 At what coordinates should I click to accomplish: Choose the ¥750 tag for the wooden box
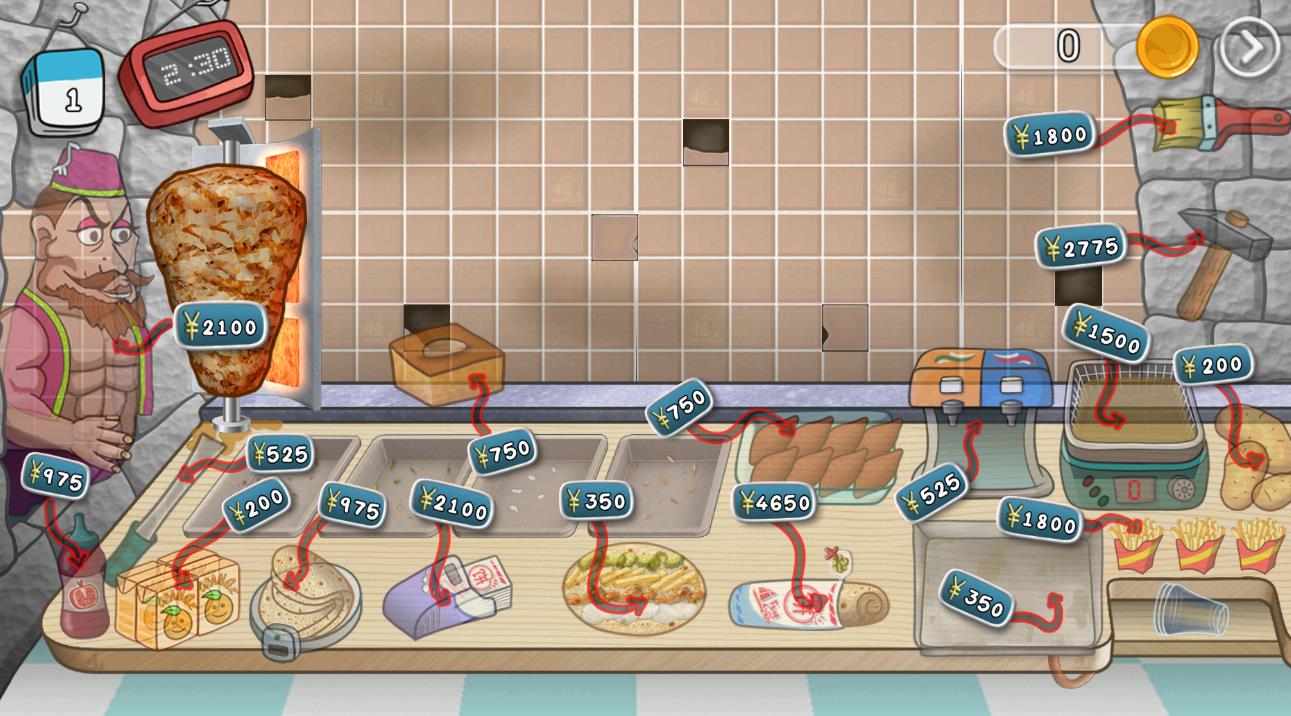[x=501, y=452]
